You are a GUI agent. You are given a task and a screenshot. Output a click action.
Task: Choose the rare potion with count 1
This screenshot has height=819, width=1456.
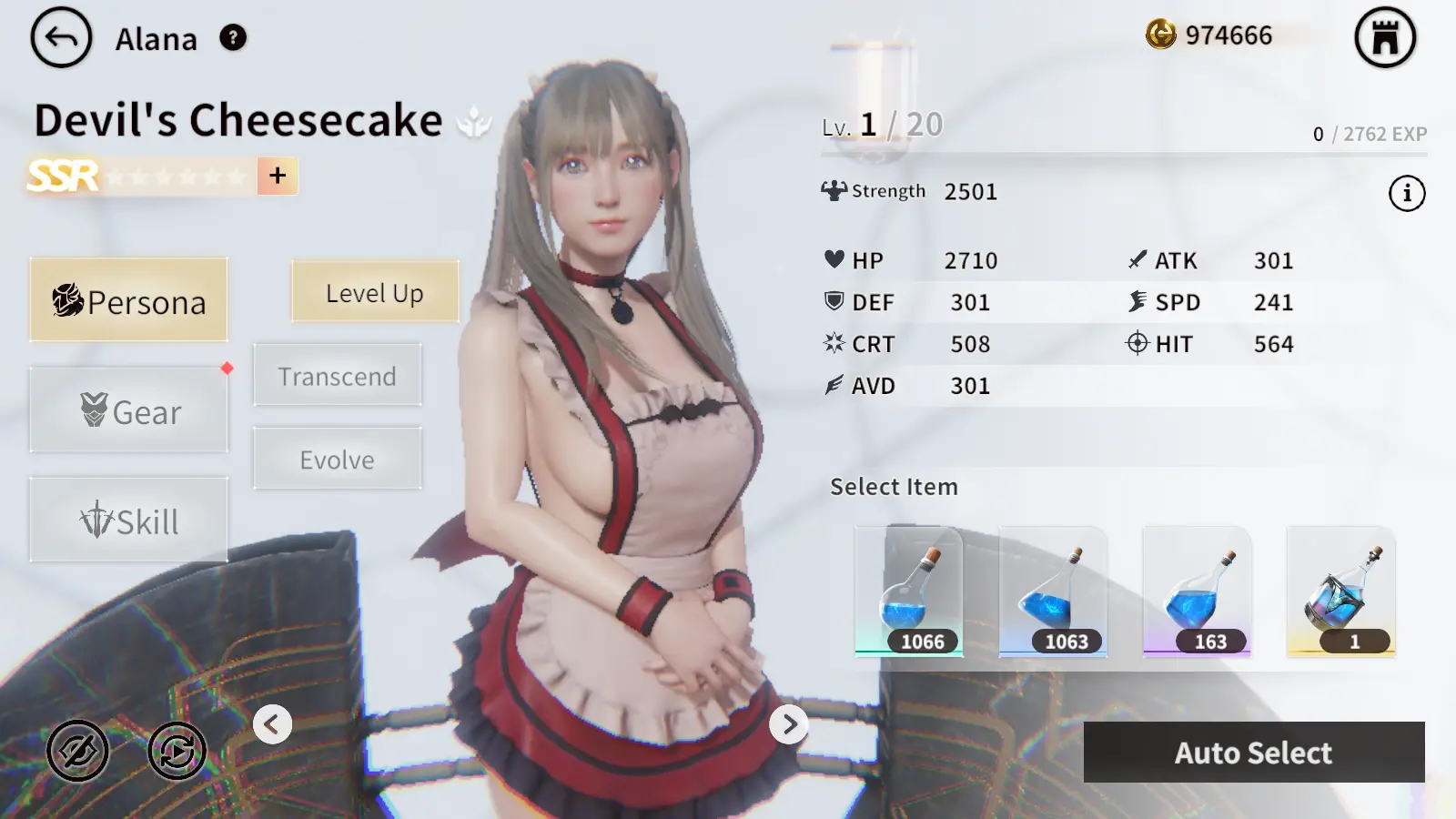point(1340,591)
